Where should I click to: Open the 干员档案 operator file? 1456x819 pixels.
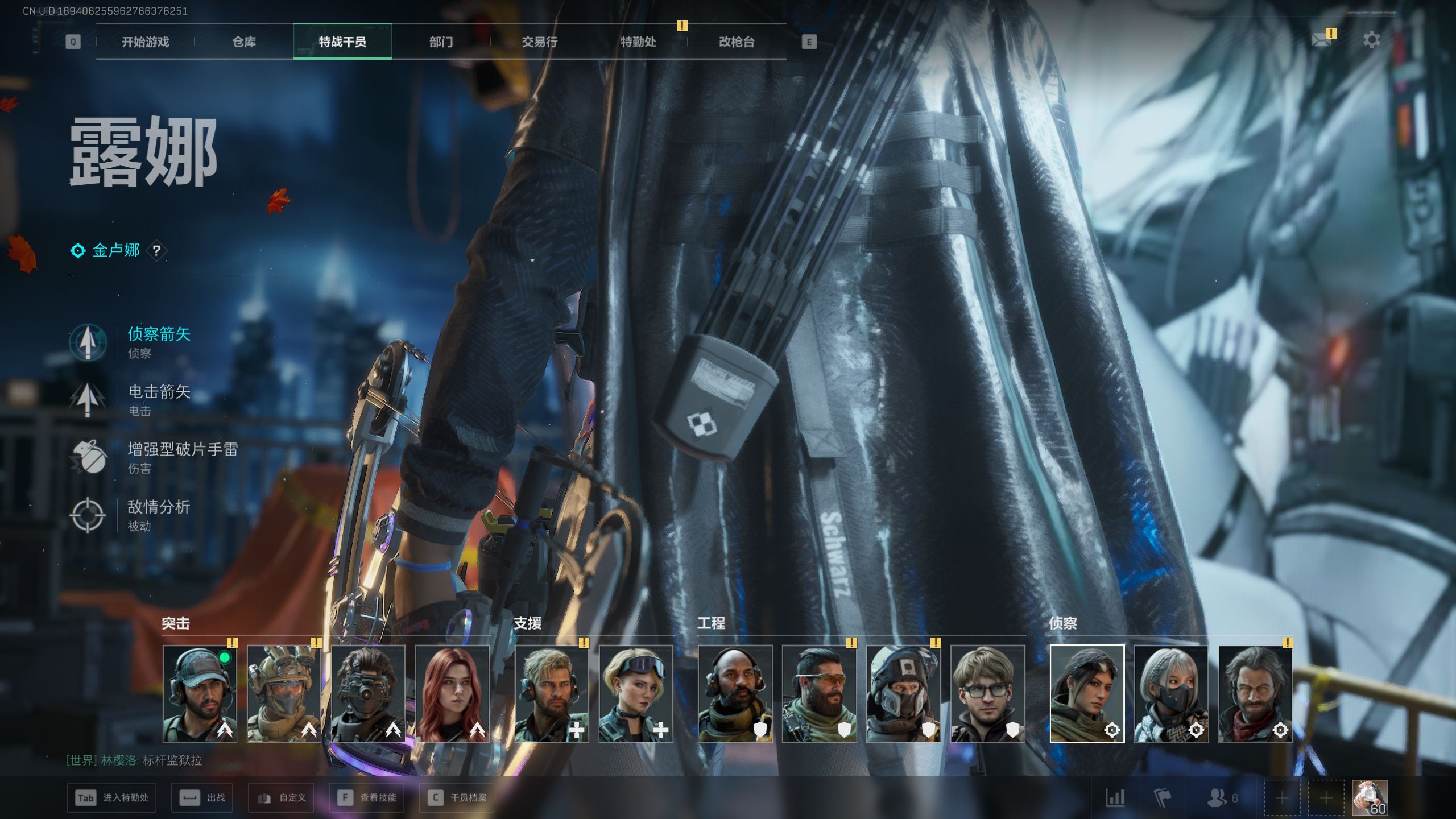457,798
